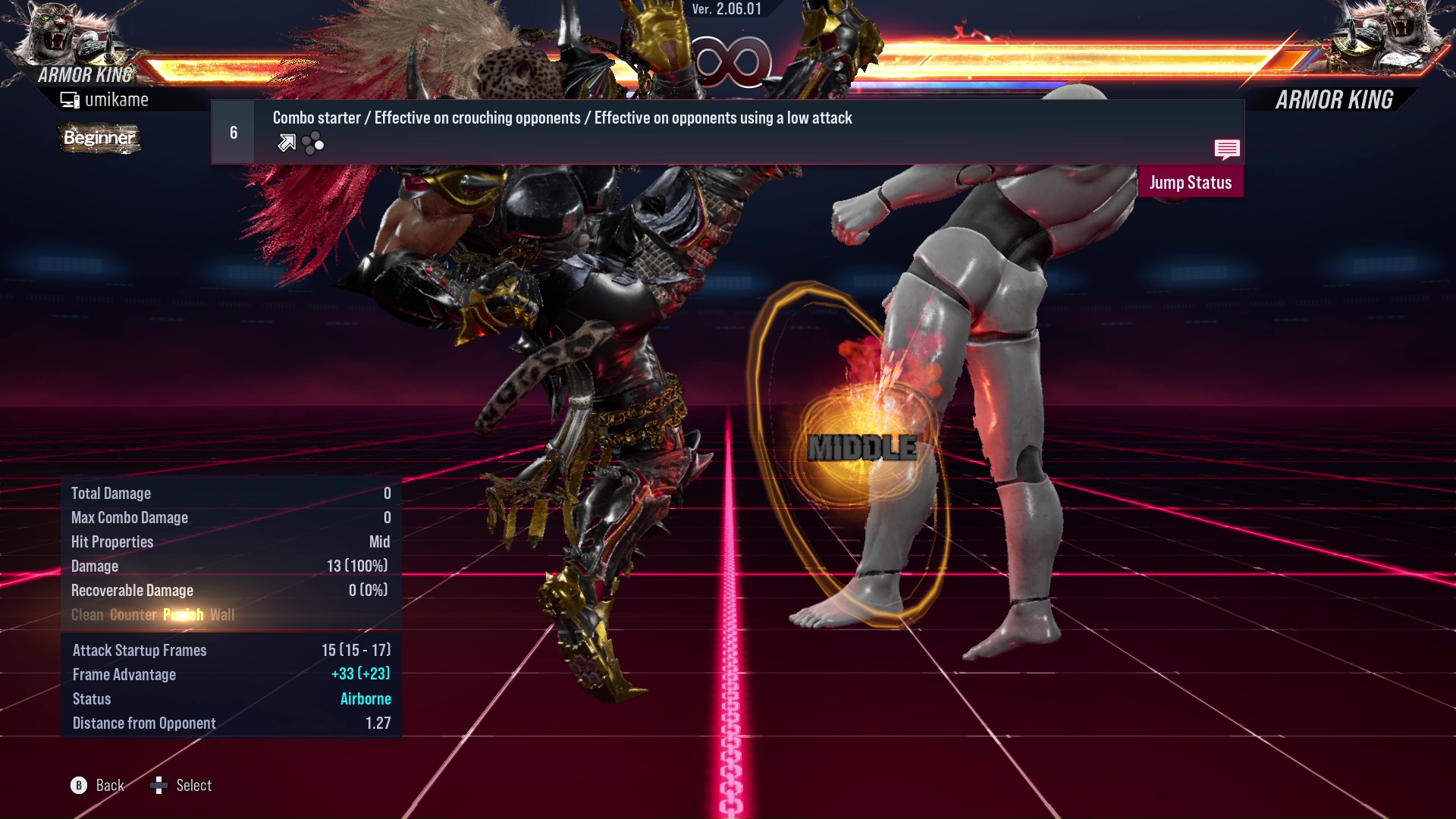The image size is (1456, 819).
Task: Click the Beginner rank badge
Action: [99, 138]
